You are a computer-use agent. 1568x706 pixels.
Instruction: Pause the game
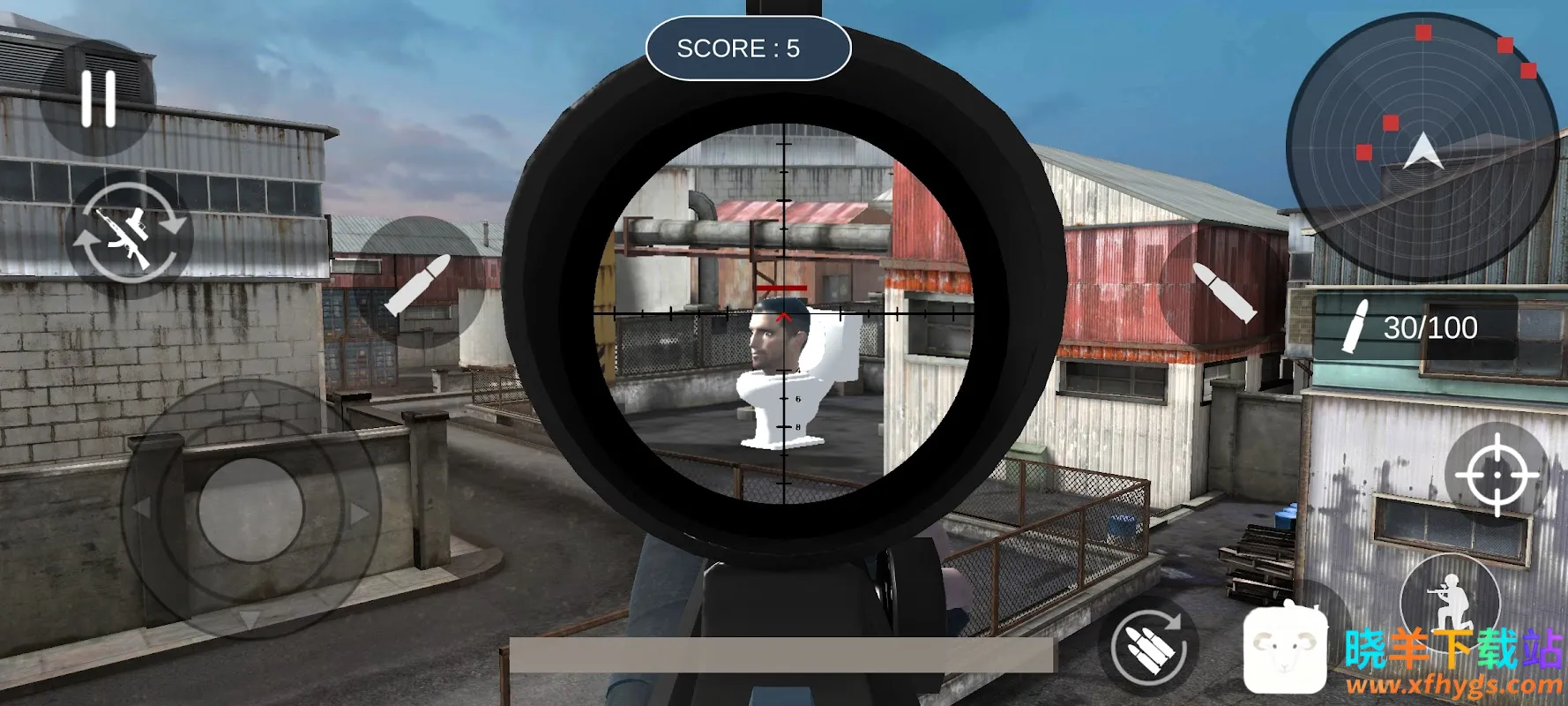[98, 98]
